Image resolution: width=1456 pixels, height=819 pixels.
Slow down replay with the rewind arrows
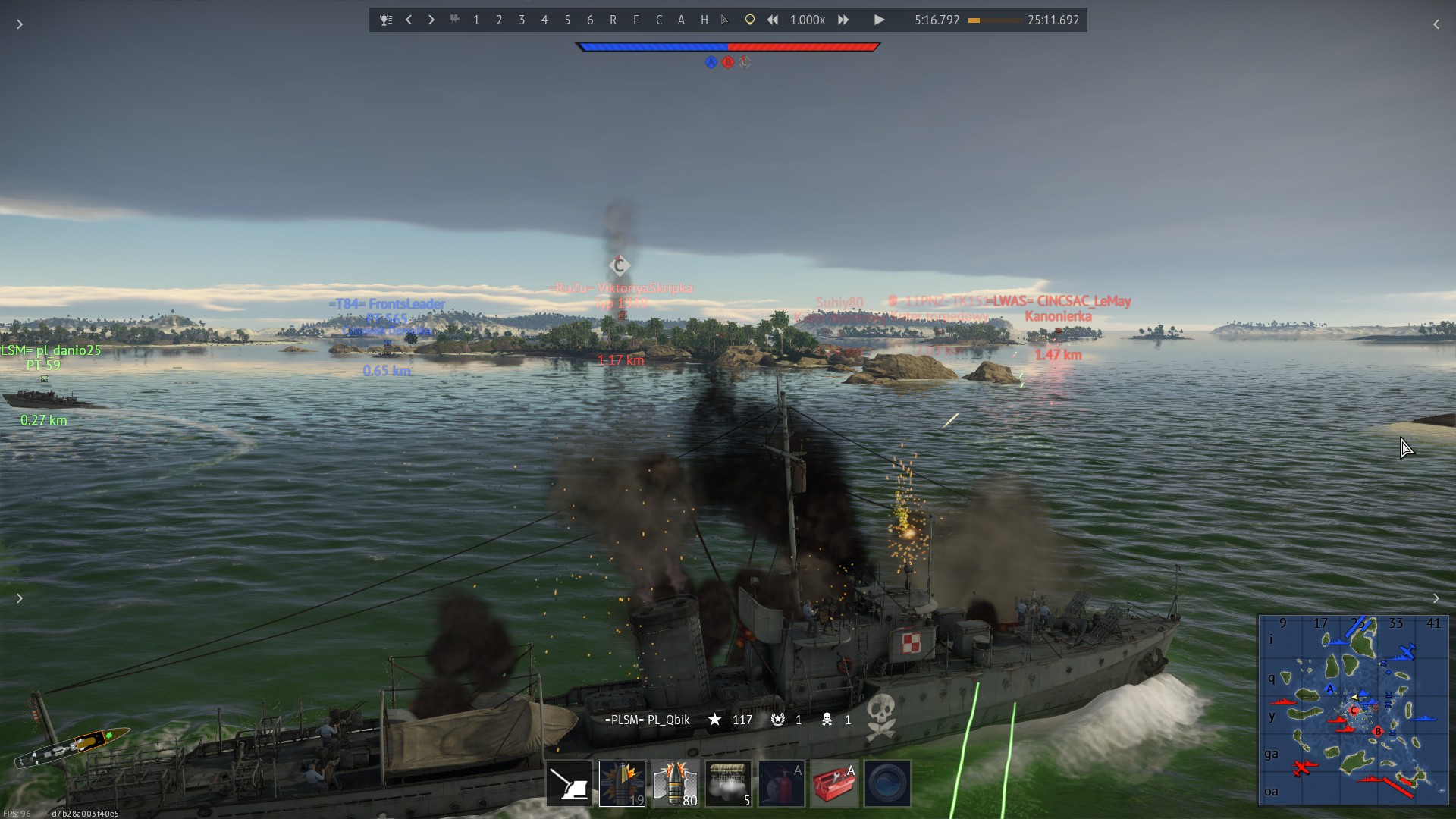tap(772, 20)
